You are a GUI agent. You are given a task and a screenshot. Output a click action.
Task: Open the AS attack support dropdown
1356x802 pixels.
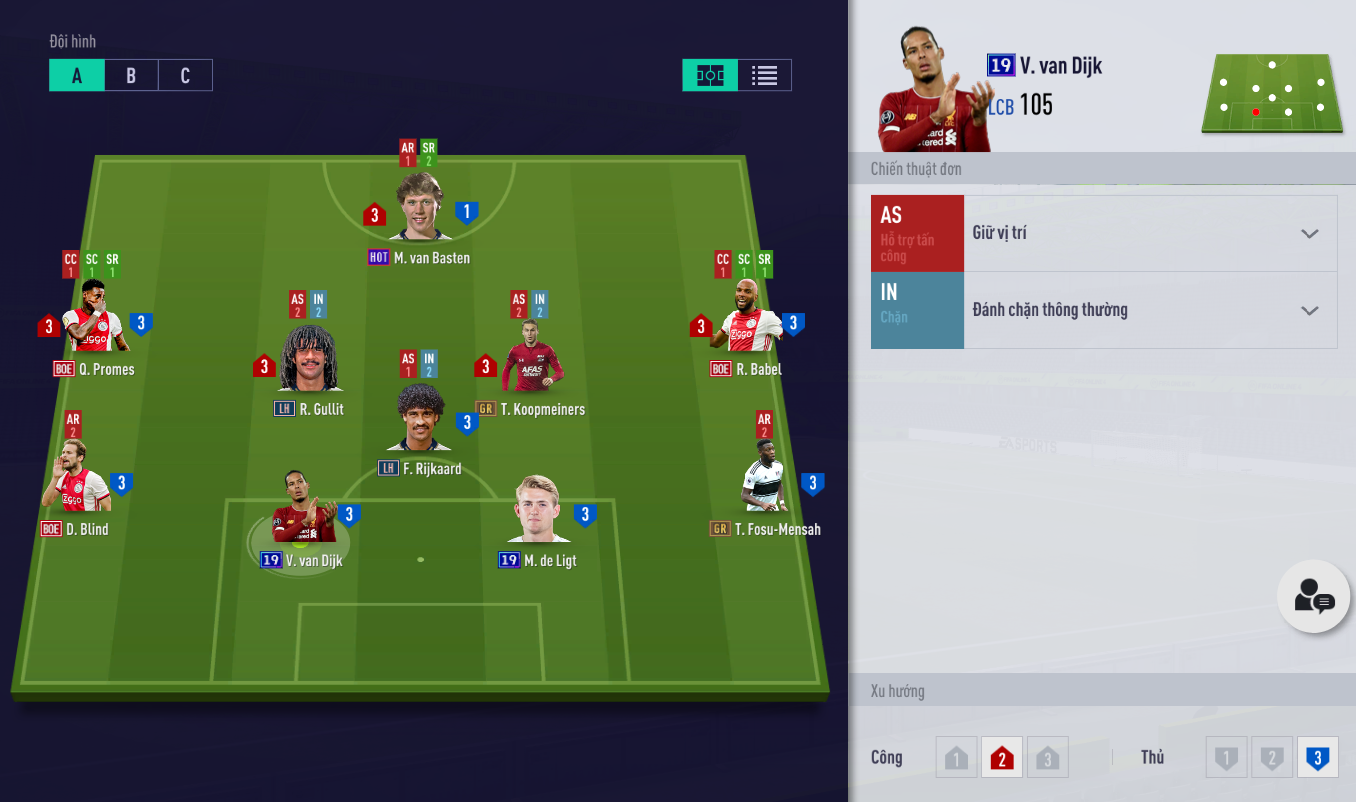(1150, 233)
